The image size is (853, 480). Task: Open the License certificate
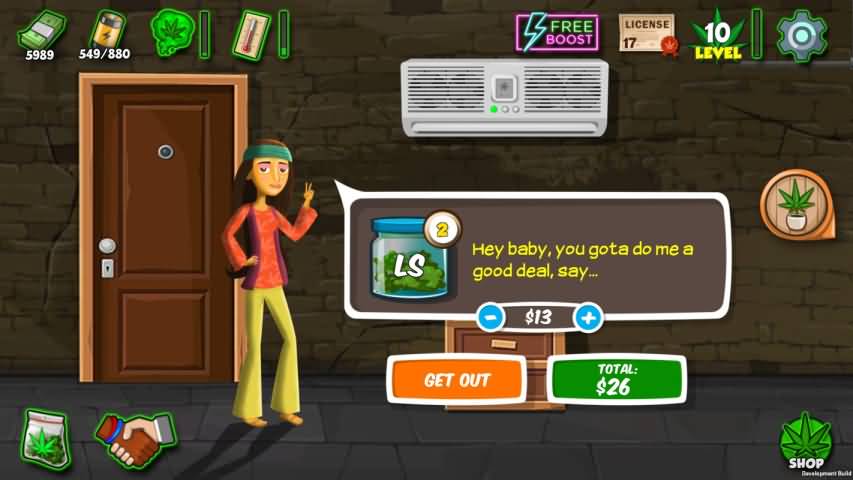click(646, 34)
